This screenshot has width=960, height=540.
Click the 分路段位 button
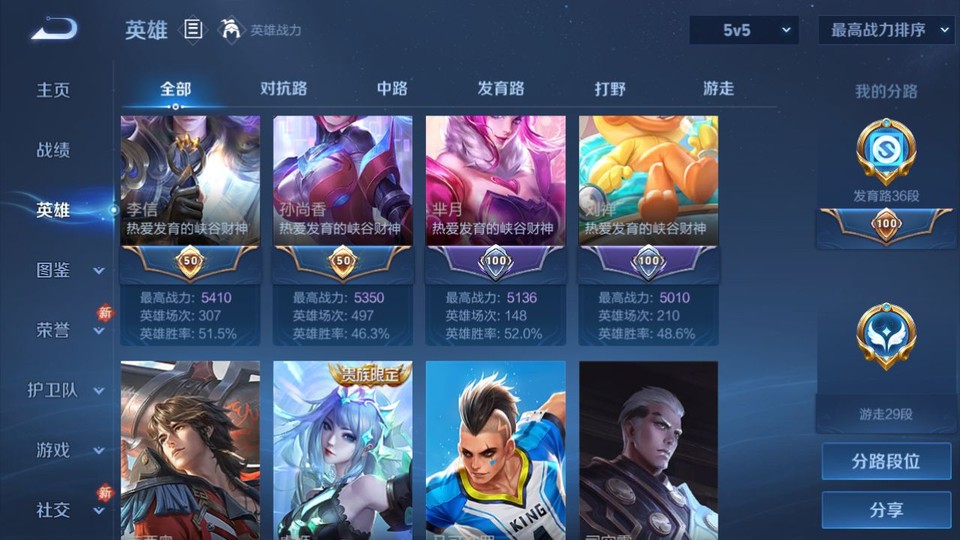886,462
